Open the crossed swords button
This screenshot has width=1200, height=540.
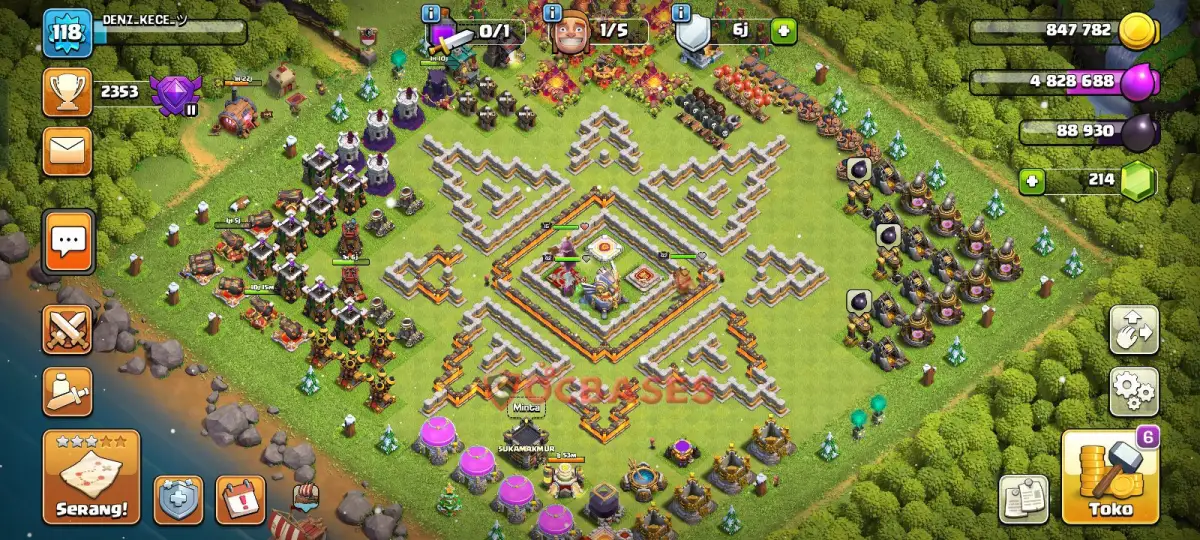pos(67,330)
